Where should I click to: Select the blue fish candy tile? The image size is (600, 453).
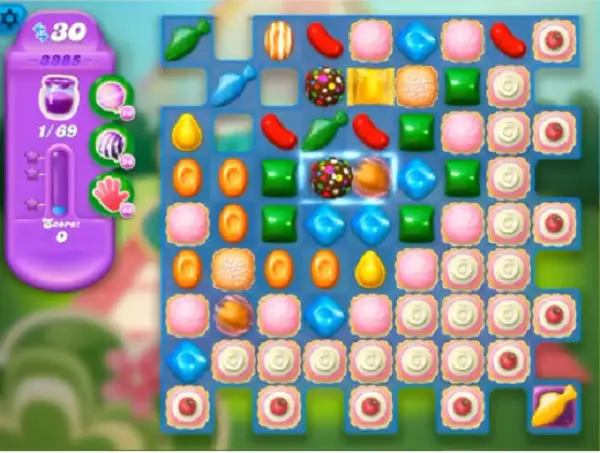(x=232, y=84)
